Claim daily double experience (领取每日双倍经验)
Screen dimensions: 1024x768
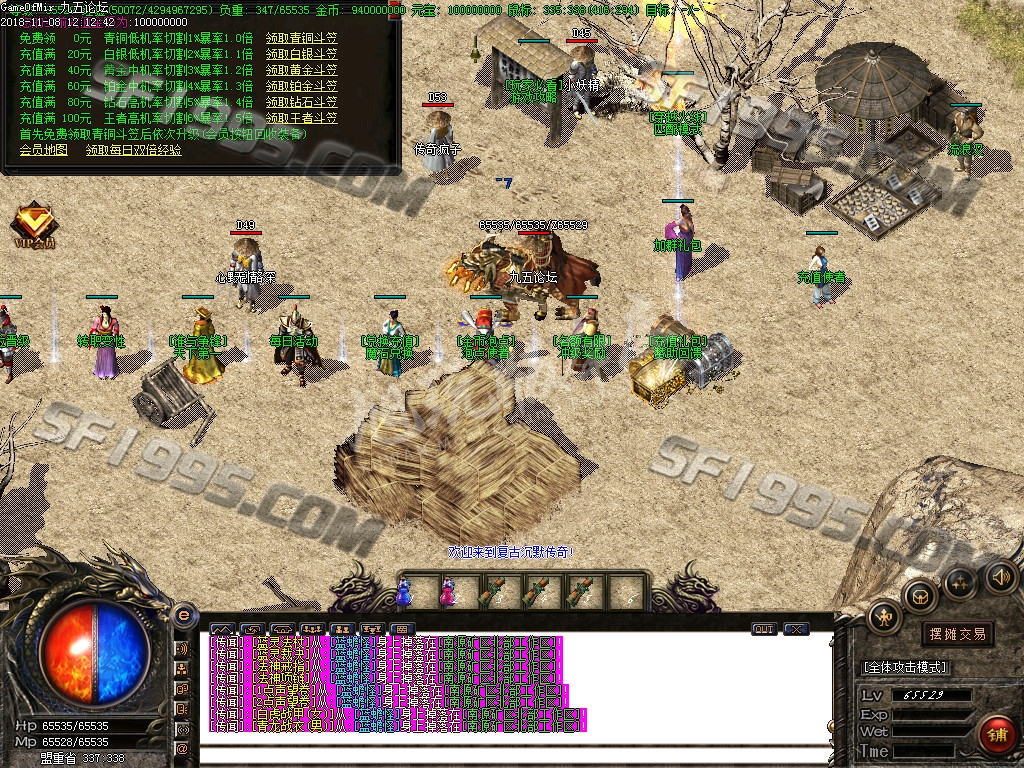pos(134,150)
